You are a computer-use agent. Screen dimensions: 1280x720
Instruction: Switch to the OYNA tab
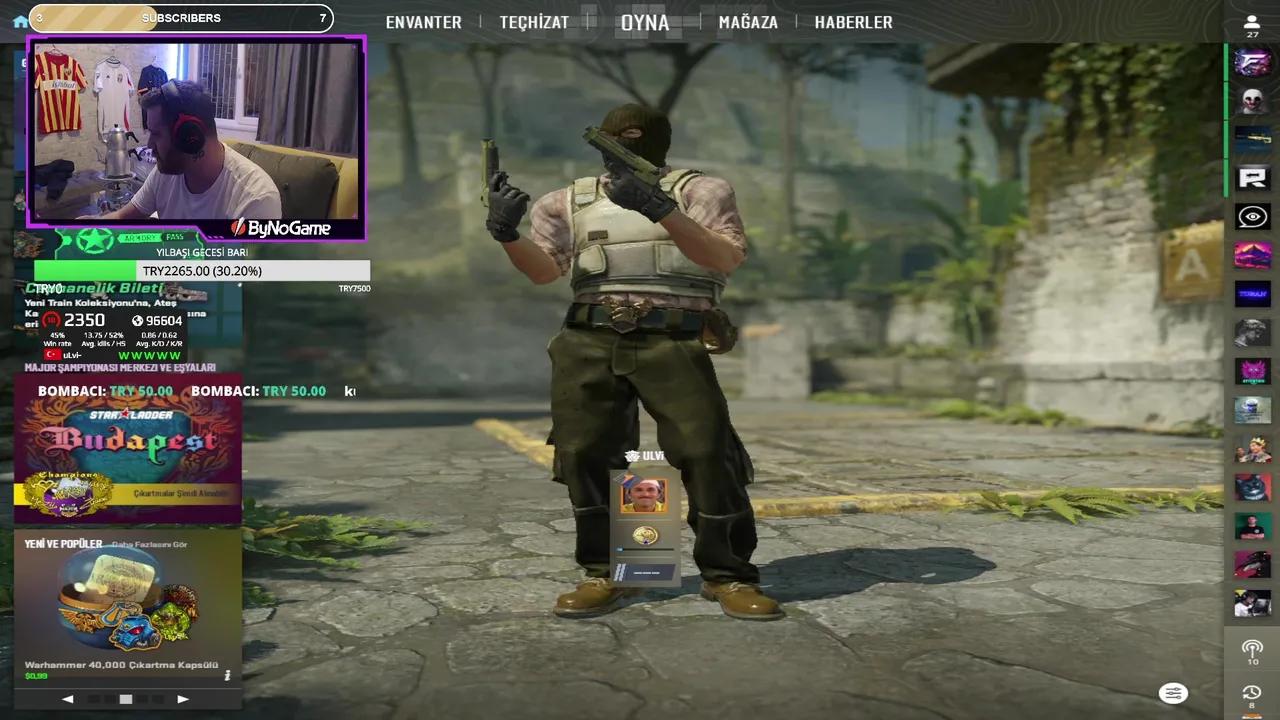point(645,22)
